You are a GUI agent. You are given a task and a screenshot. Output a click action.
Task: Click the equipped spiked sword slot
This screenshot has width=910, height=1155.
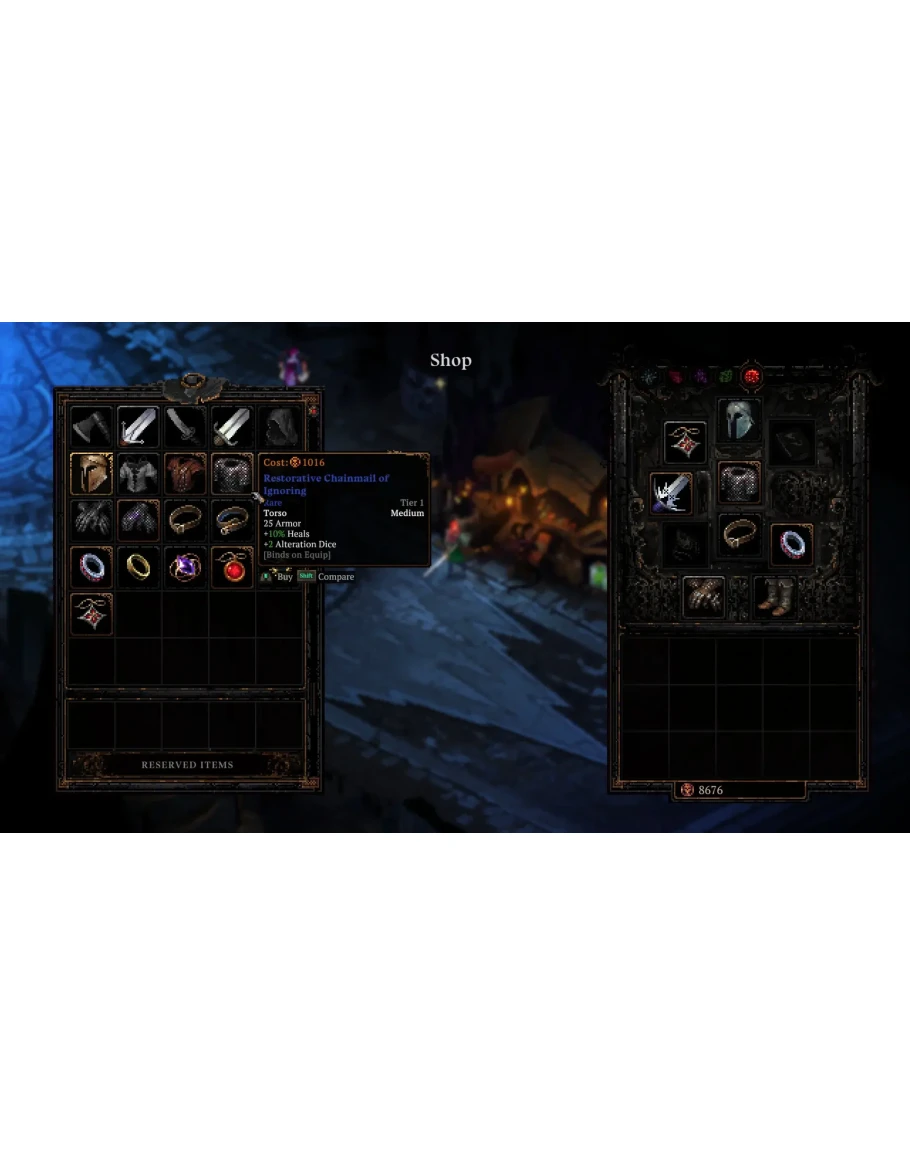tap(671, 493)
